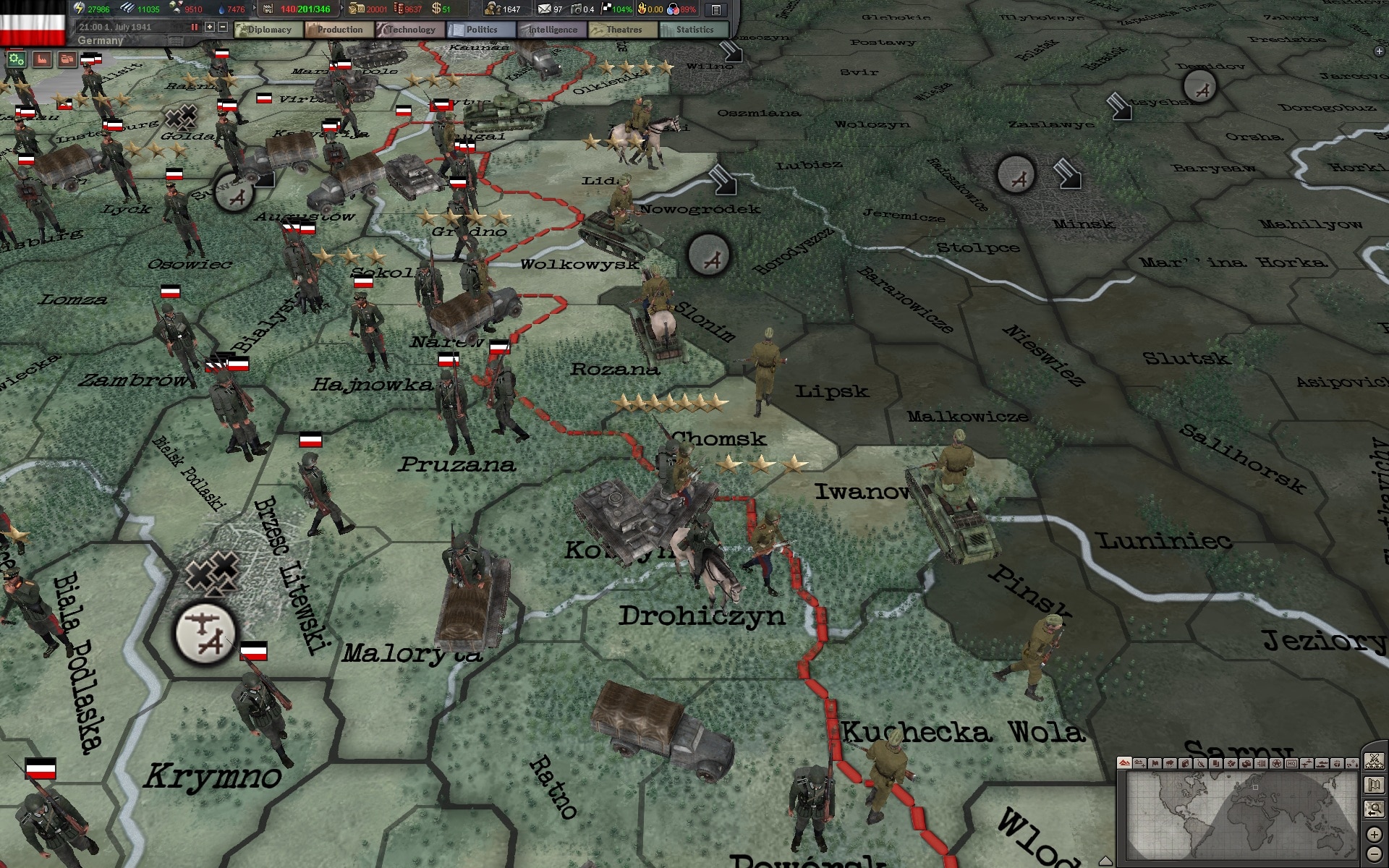Click the trade goods shortcut icon top left
Viewport: 1389px width, 868px height.
(67, 61)
